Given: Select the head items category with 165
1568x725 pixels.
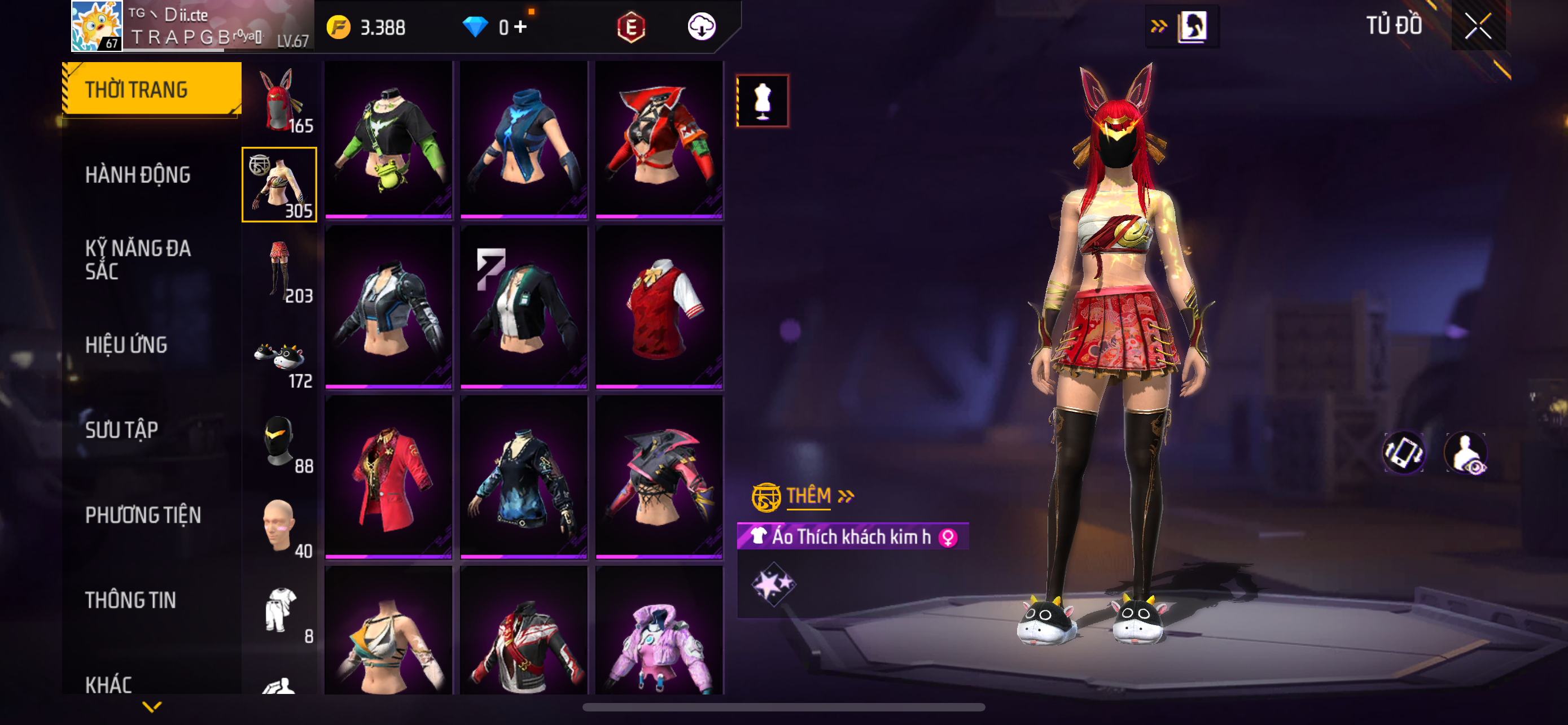Looking at the screenshot, I should pos(280,101).
